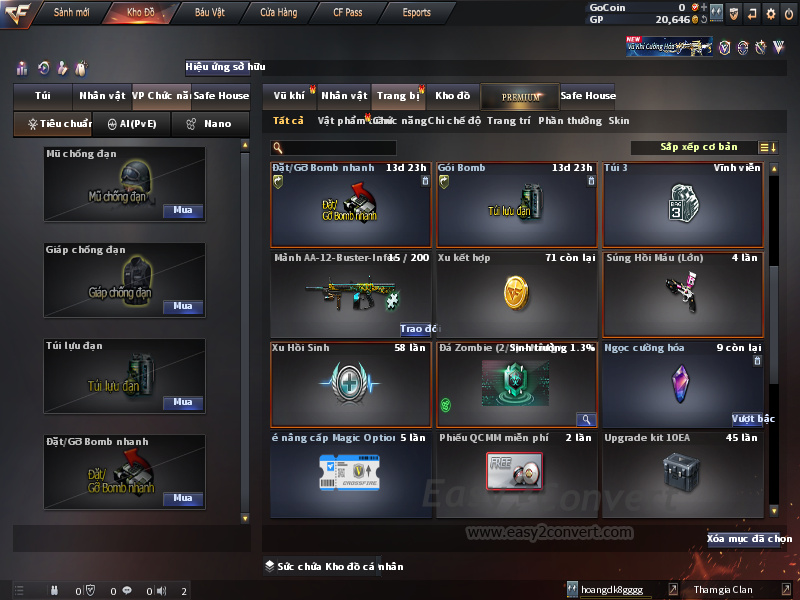This screenshot has height=600, width=800.
Task: Open the Sắp xếp cơ bản sort dropdown
Action: 699,147
